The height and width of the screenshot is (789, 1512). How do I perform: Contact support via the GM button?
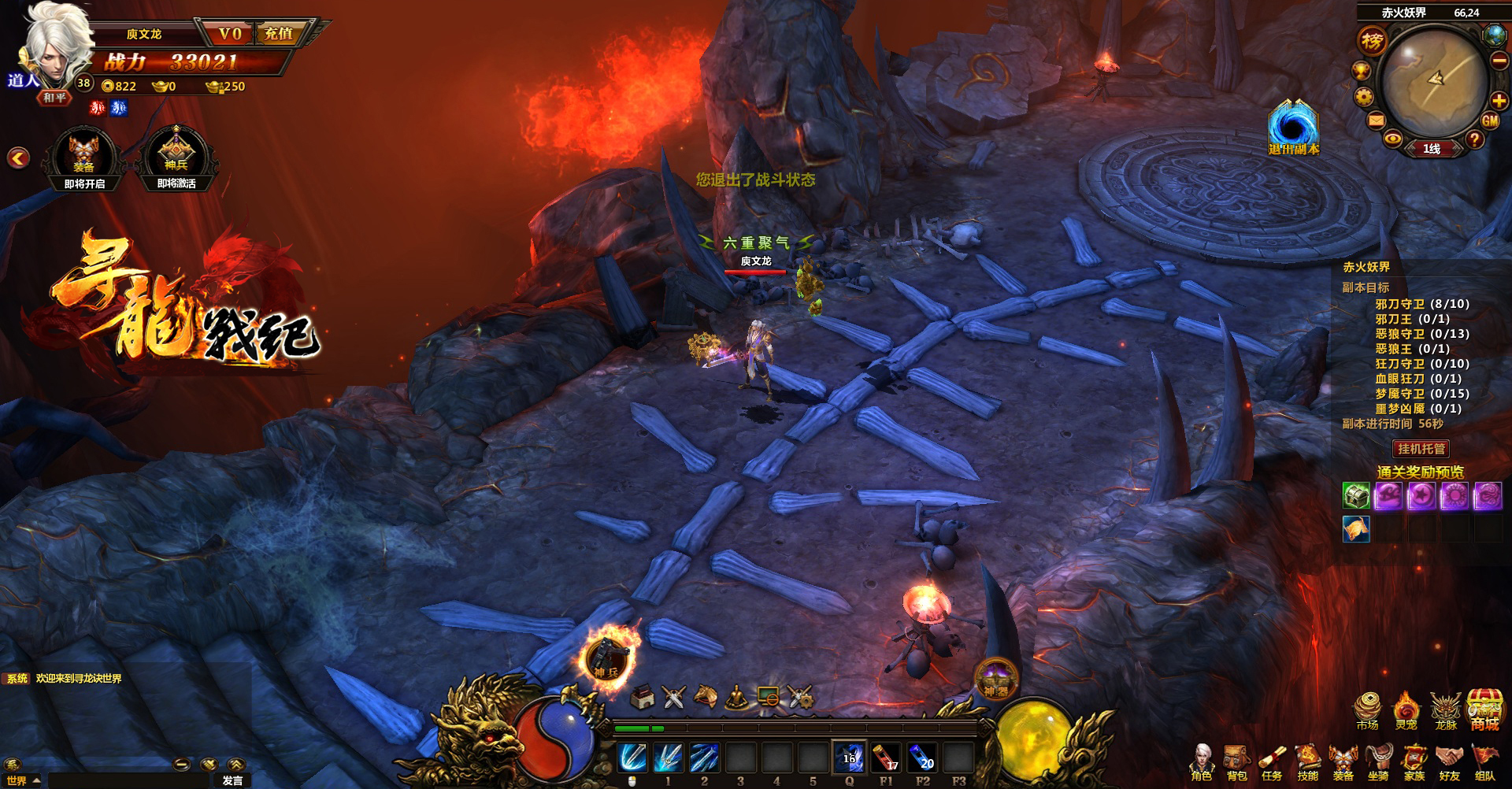(x=1490, y=121)
